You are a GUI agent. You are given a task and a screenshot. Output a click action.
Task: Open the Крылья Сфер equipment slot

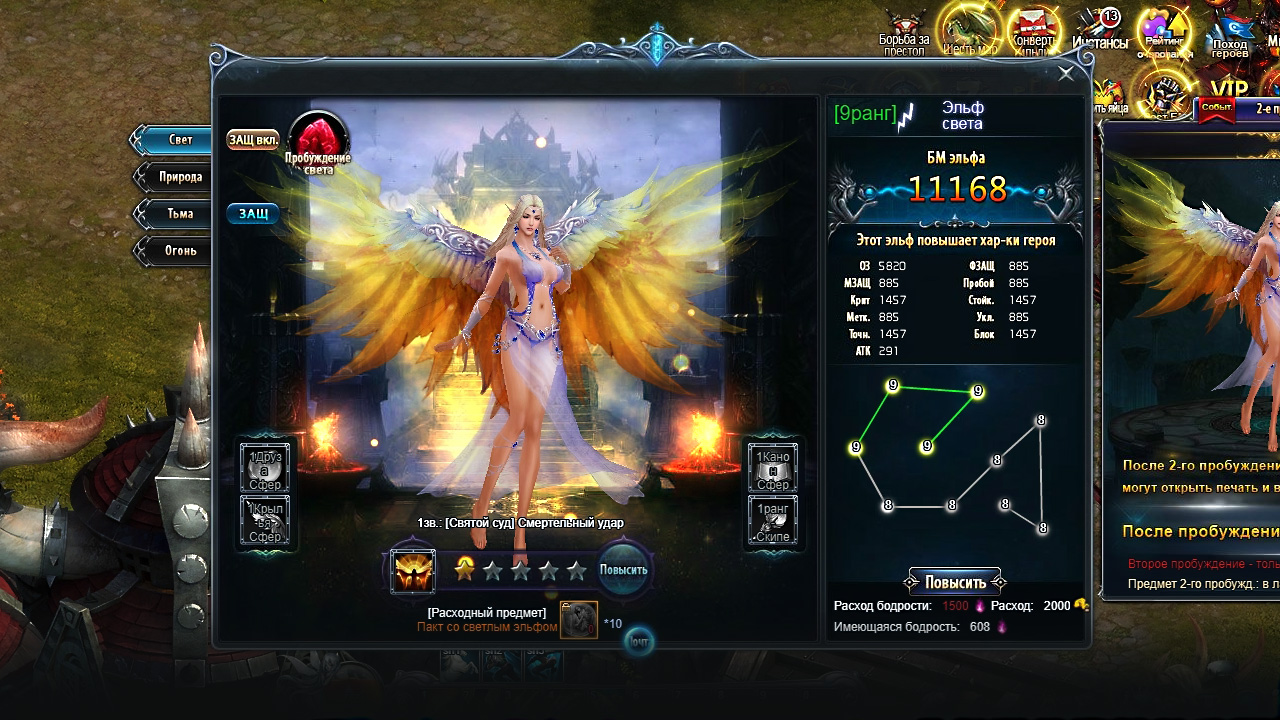point(265,521)
